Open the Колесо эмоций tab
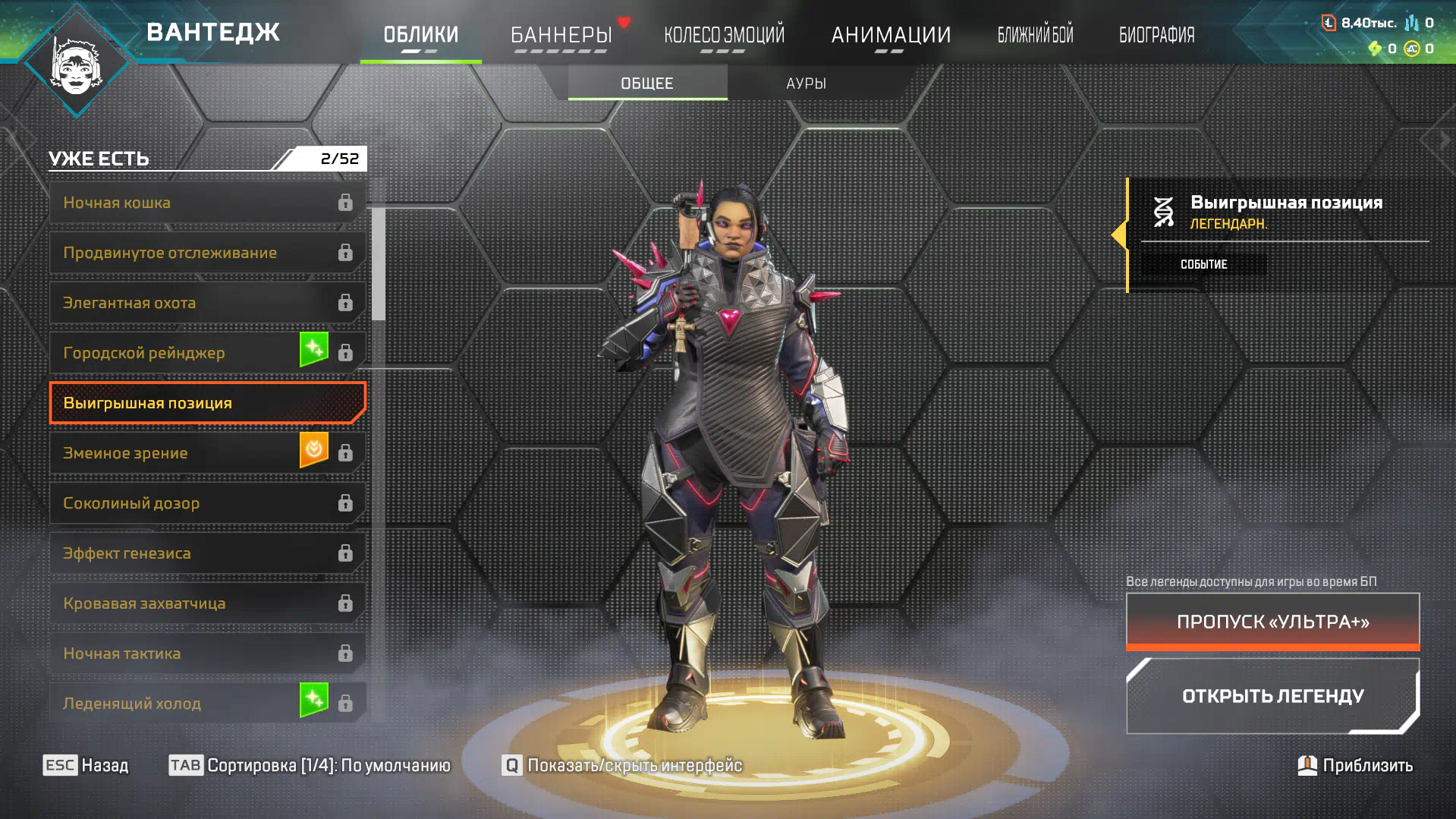The width and height of the screenshot is (1456, 819). point(724,35)
